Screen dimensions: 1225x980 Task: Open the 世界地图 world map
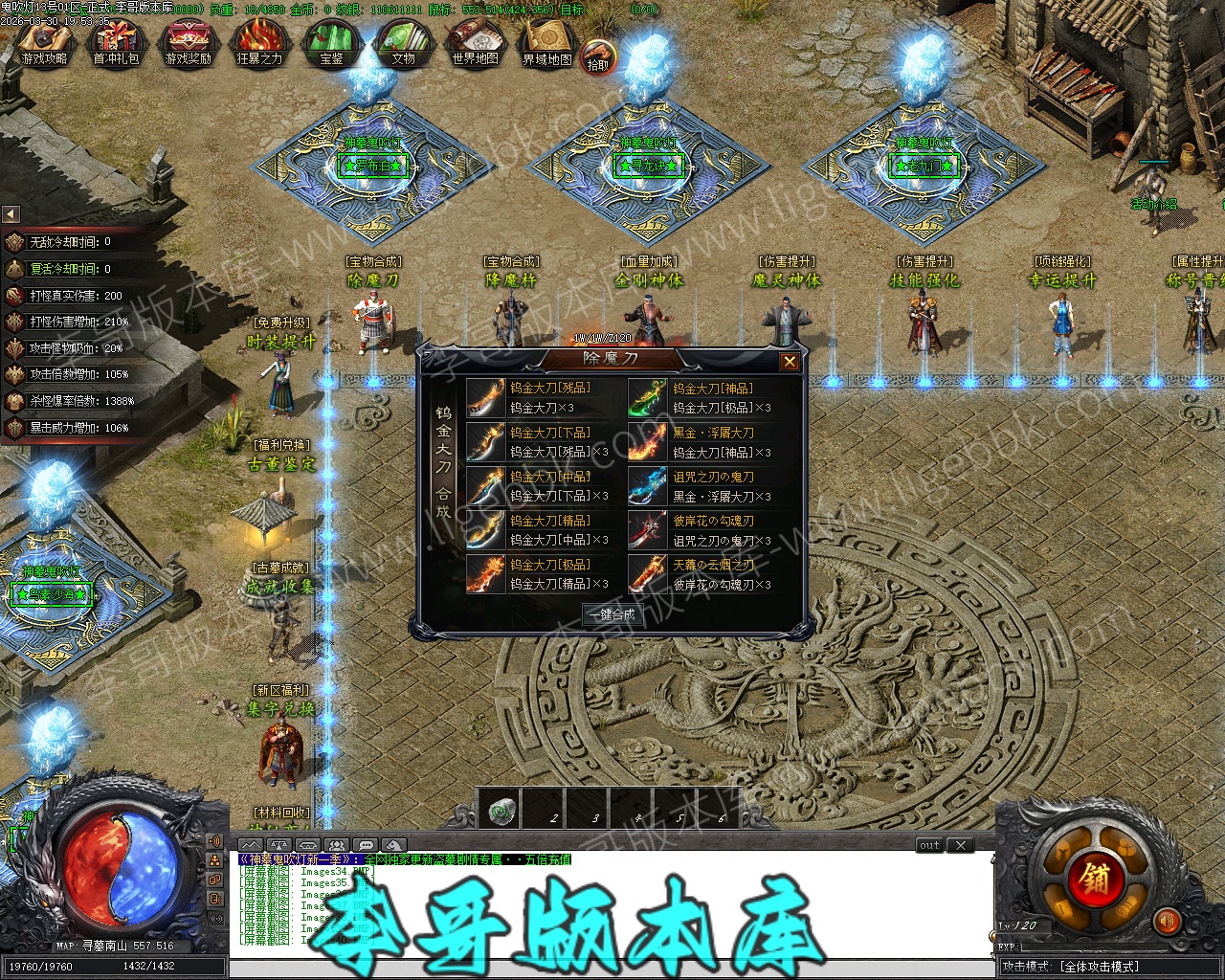[475, 44]
